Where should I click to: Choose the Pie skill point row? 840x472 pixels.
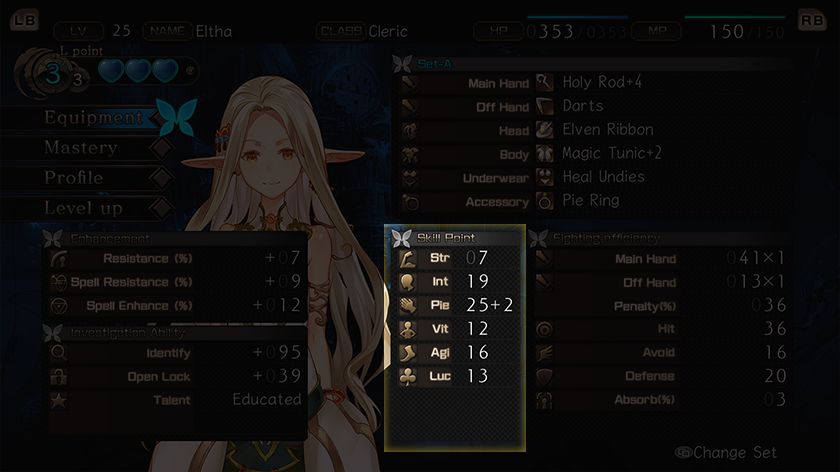pyautogui.click(x=455, y=305)
